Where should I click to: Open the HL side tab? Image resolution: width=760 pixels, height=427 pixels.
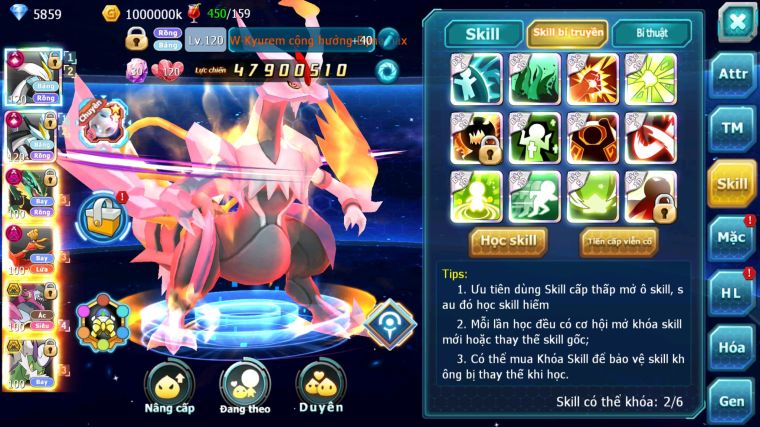(732, 293)
